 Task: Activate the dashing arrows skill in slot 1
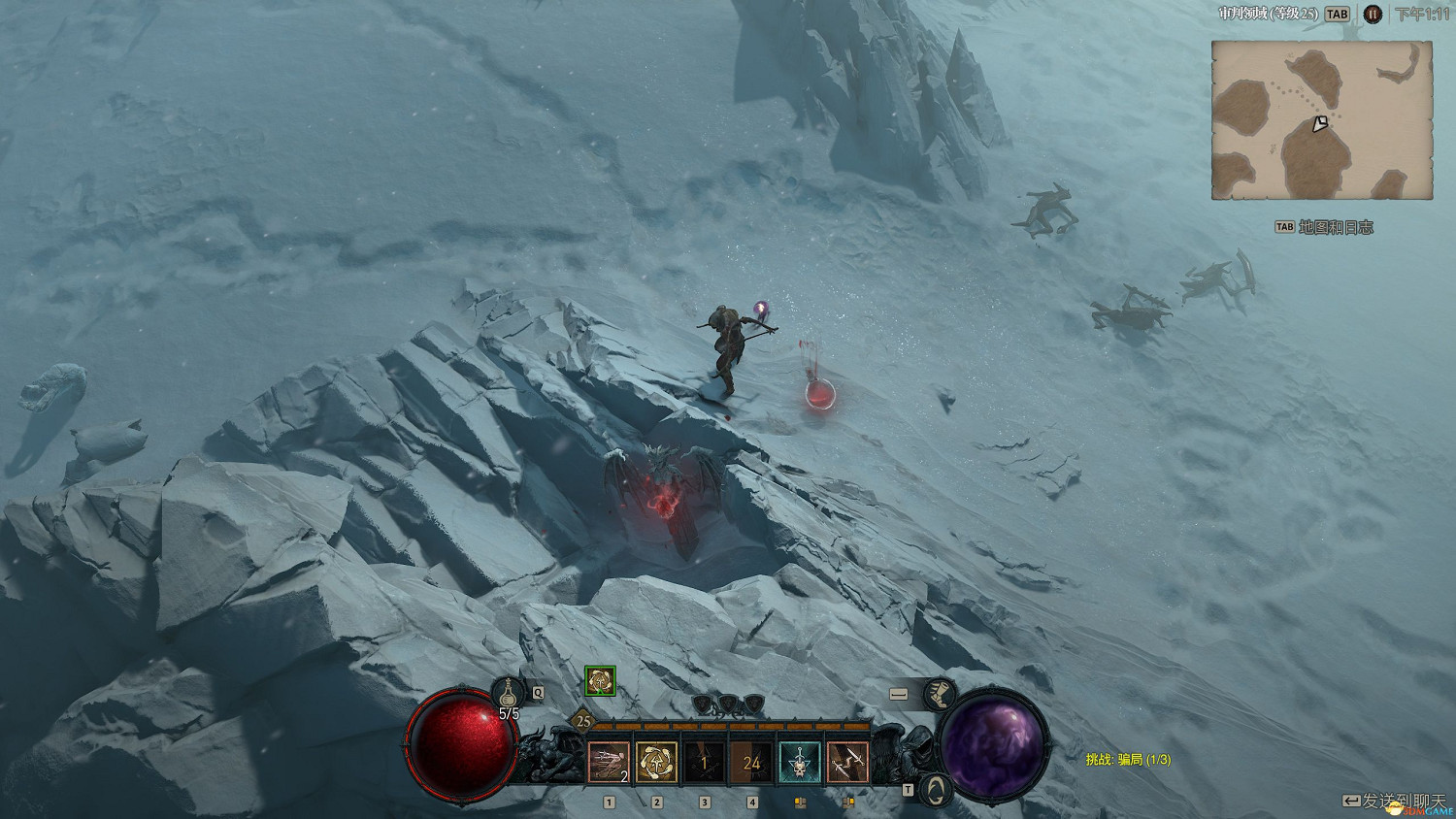609,763
